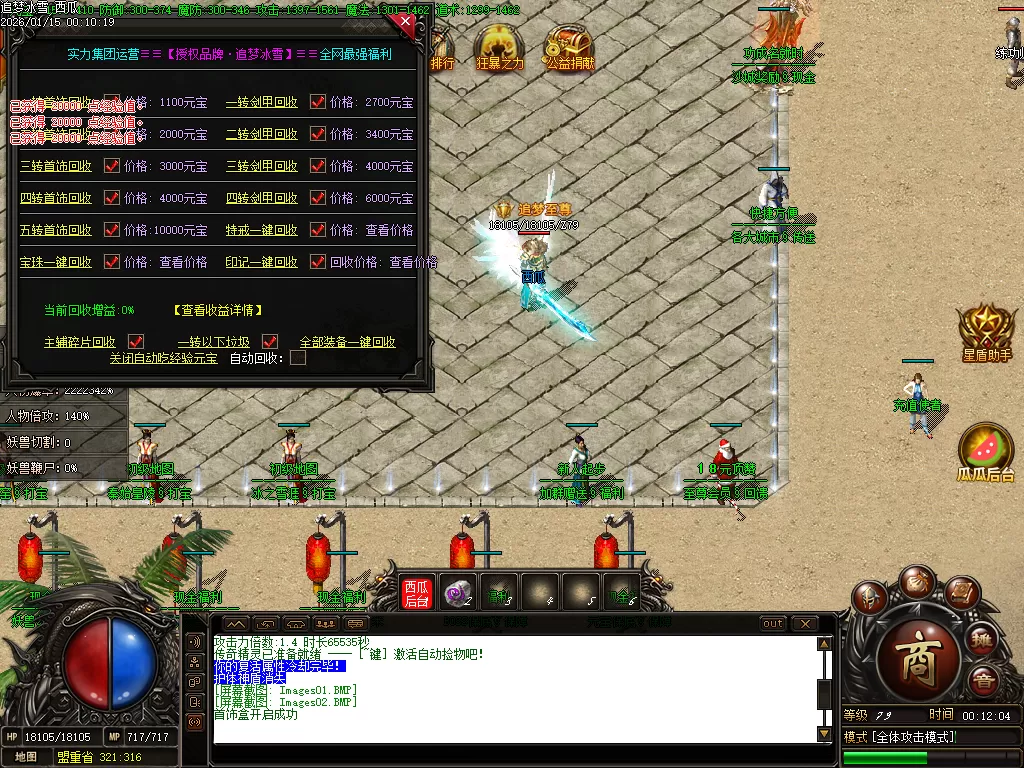The width and height of the screenshot is (1024, 768).
Task: Open the 狂暴之力 icon
Action: click(x=500, y=47)
